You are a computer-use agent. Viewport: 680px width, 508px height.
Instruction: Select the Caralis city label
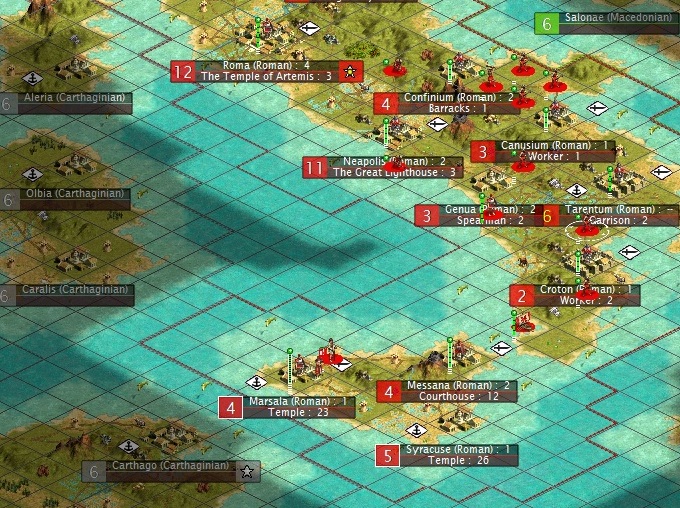[x=76, y=290]
